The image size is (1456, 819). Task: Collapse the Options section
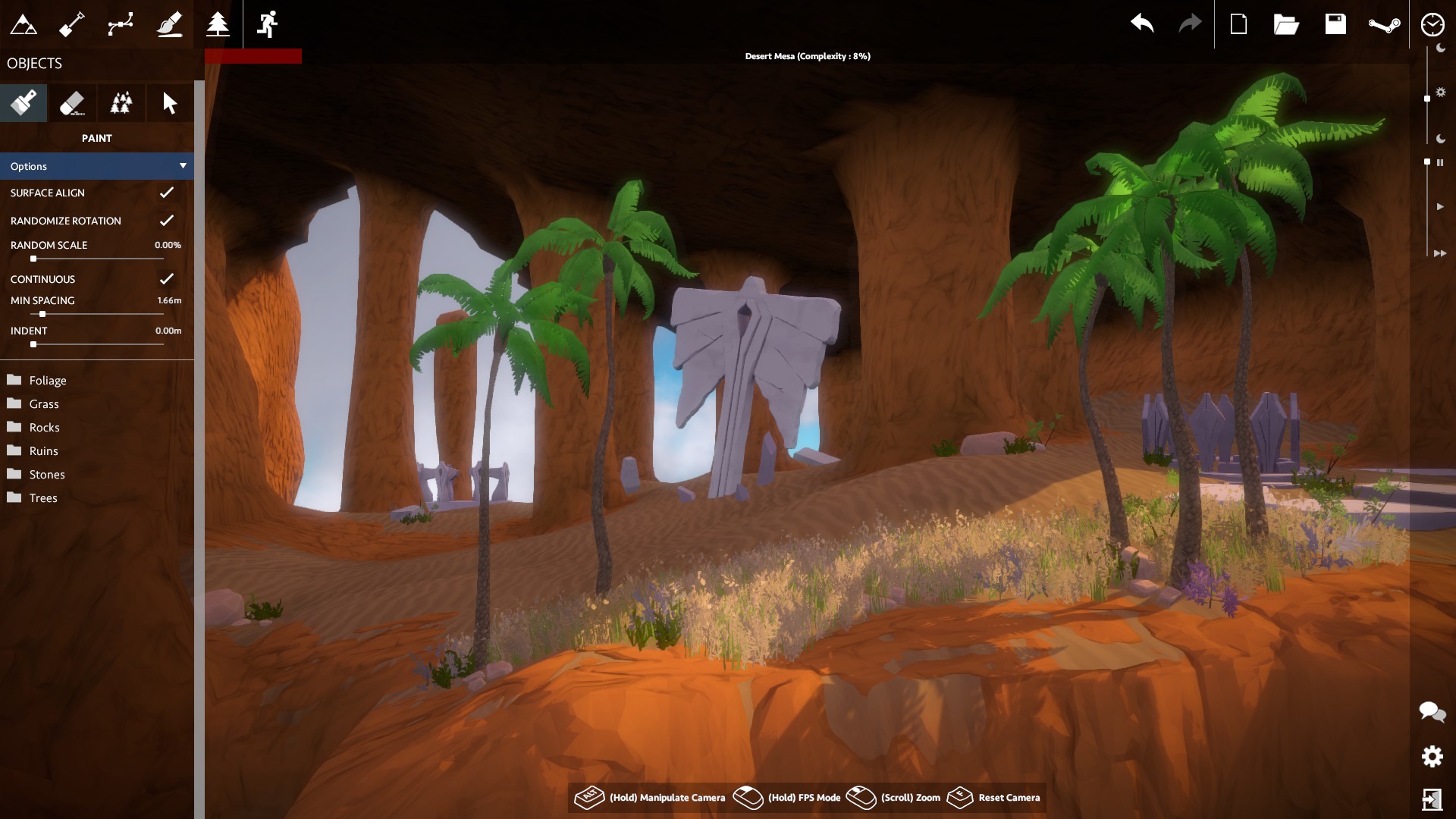[x=182, y=165]
